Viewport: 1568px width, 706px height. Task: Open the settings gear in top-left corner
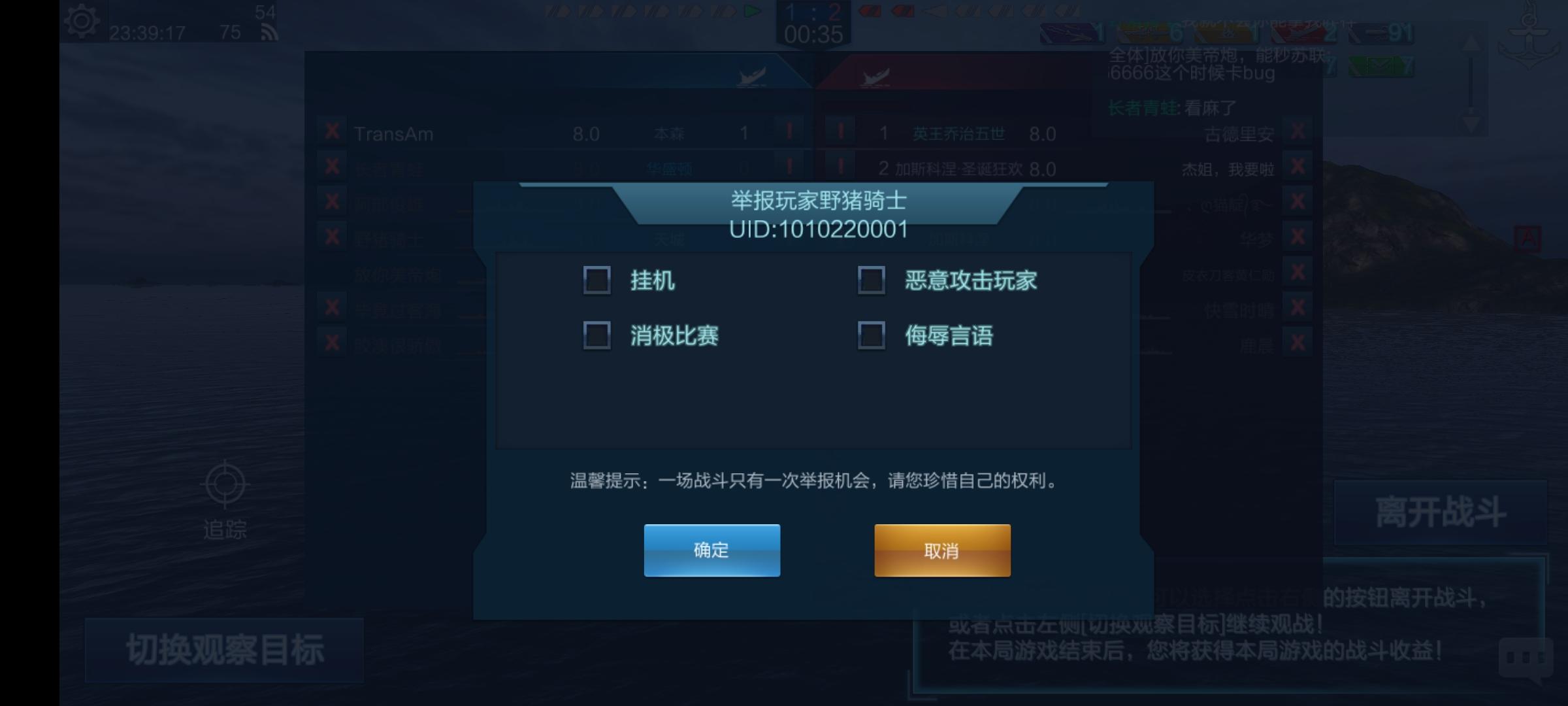coord(81,22)
